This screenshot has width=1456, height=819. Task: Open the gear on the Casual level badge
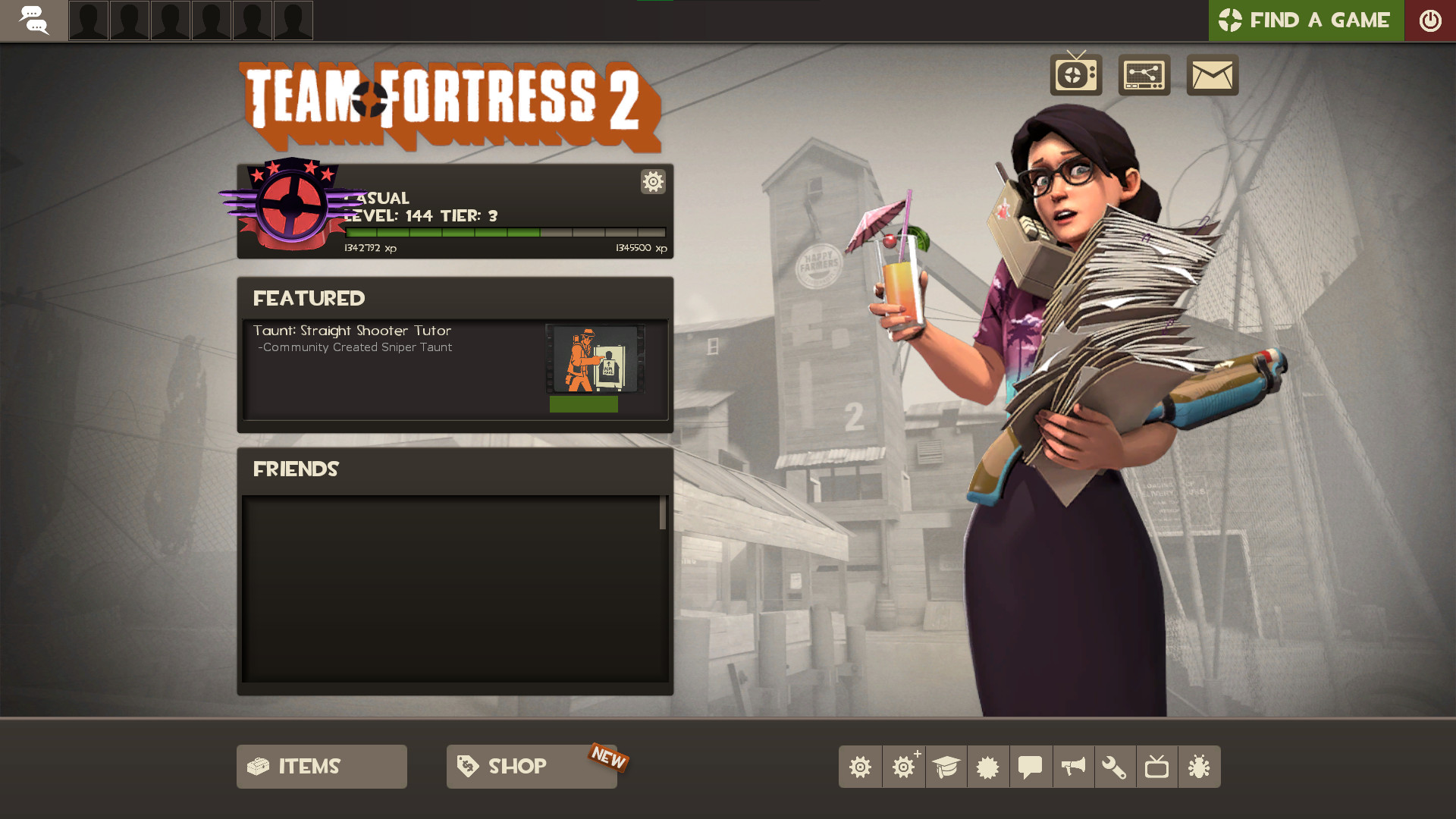tap(652, 182)
